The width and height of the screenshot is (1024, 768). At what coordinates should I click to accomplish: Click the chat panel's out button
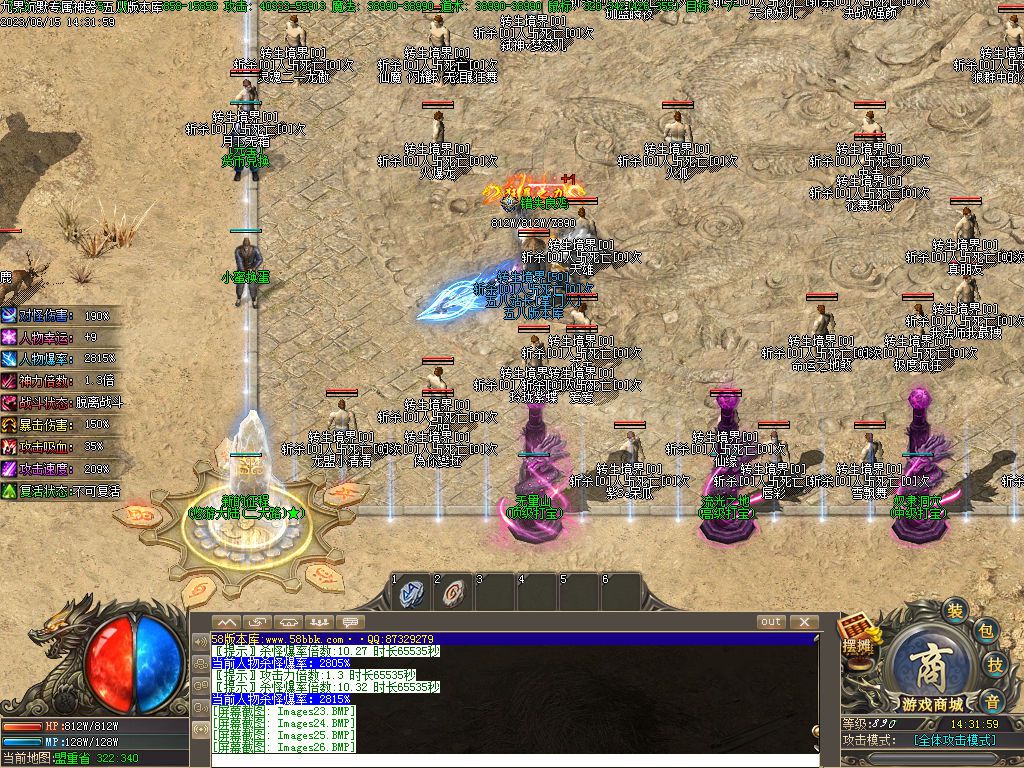click(771, 622)
